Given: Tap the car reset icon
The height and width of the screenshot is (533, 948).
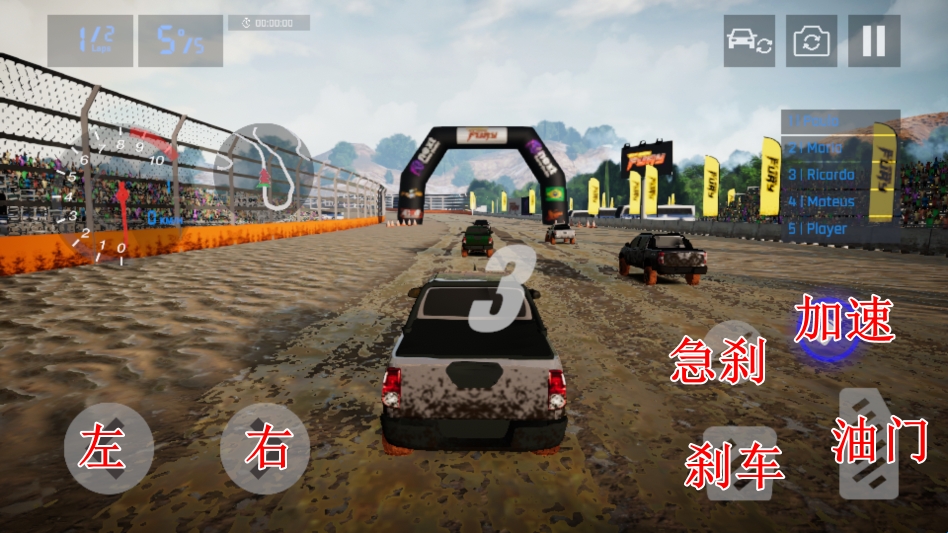Looking at the screenshot, I should tap(749, 41).
